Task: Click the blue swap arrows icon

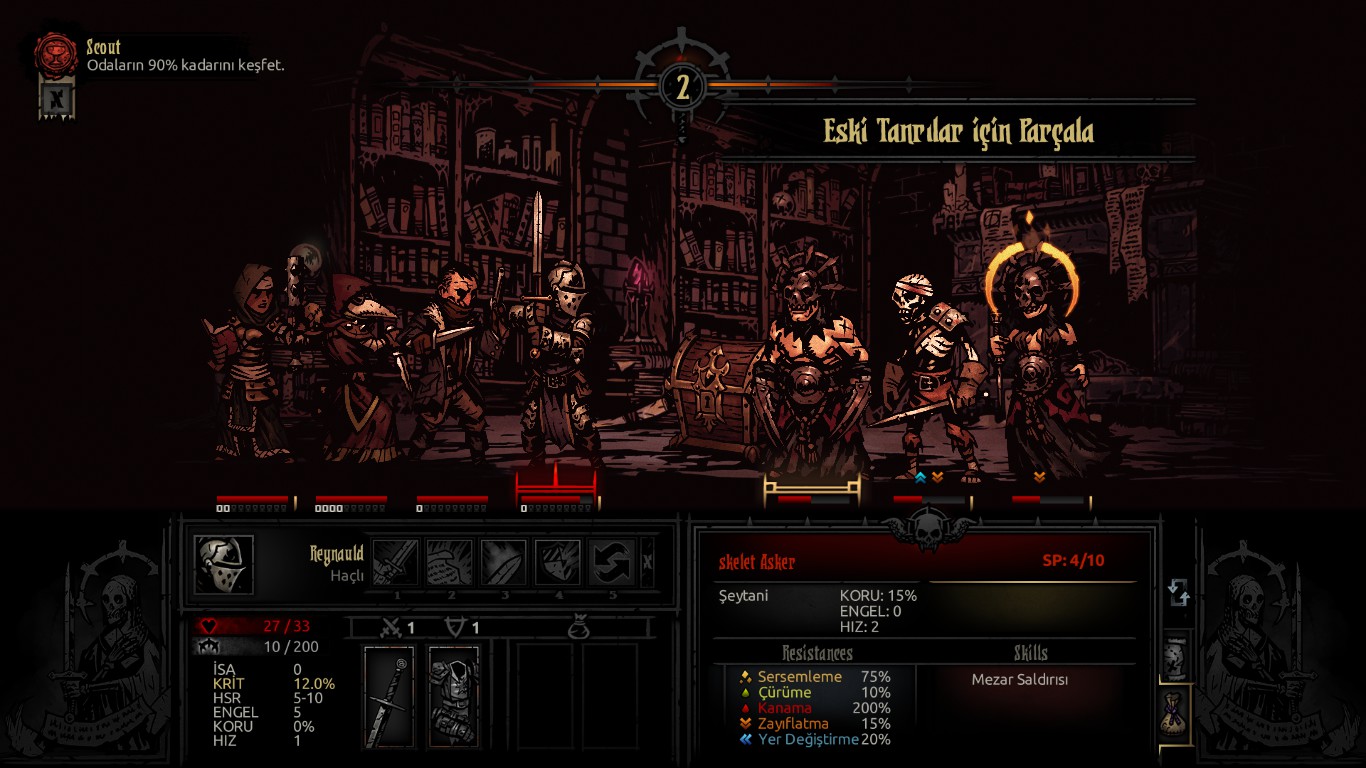Action: tap(1179, 592)
